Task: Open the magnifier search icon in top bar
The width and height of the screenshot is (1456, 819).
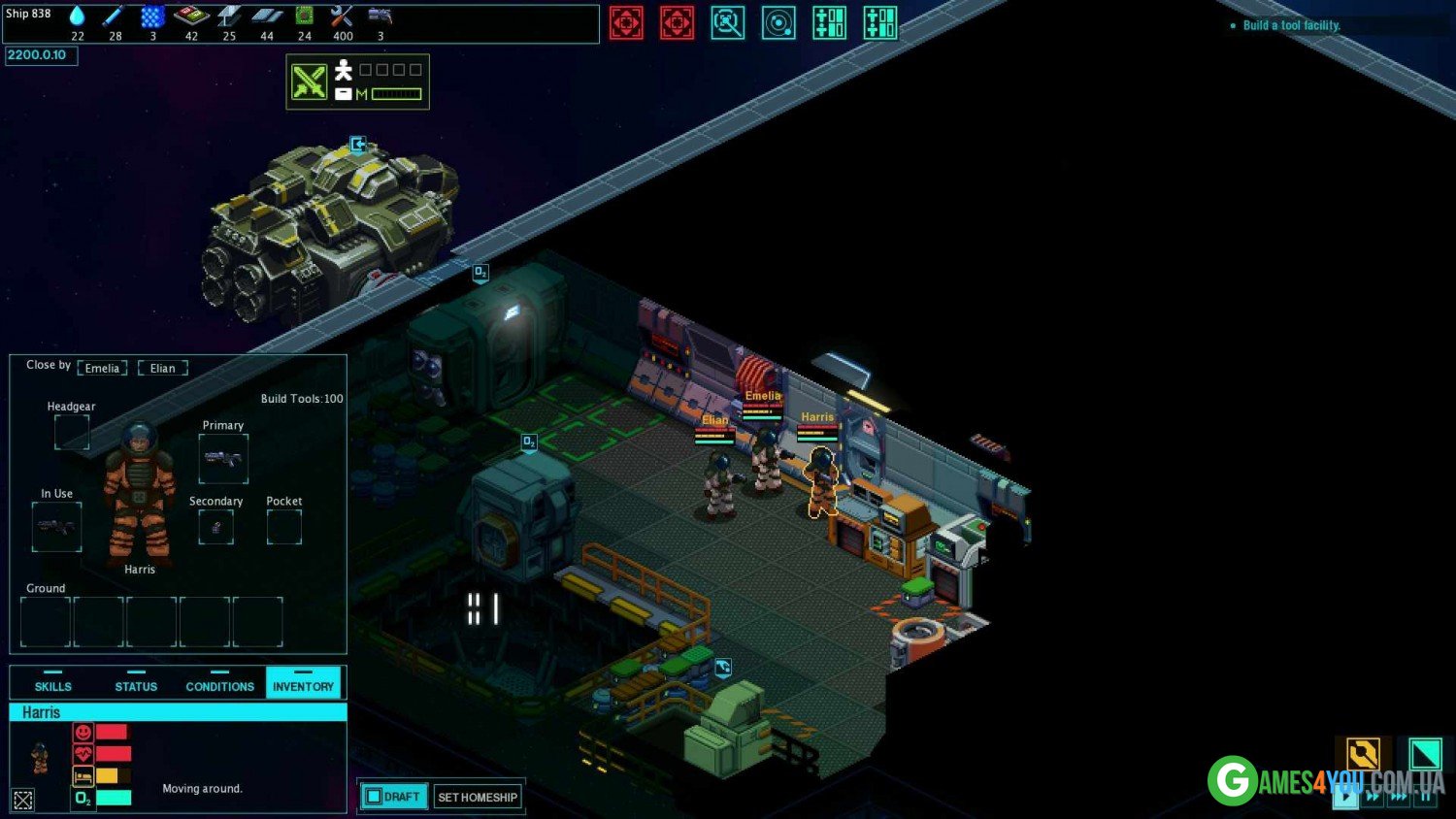Action: click(727, 22)
